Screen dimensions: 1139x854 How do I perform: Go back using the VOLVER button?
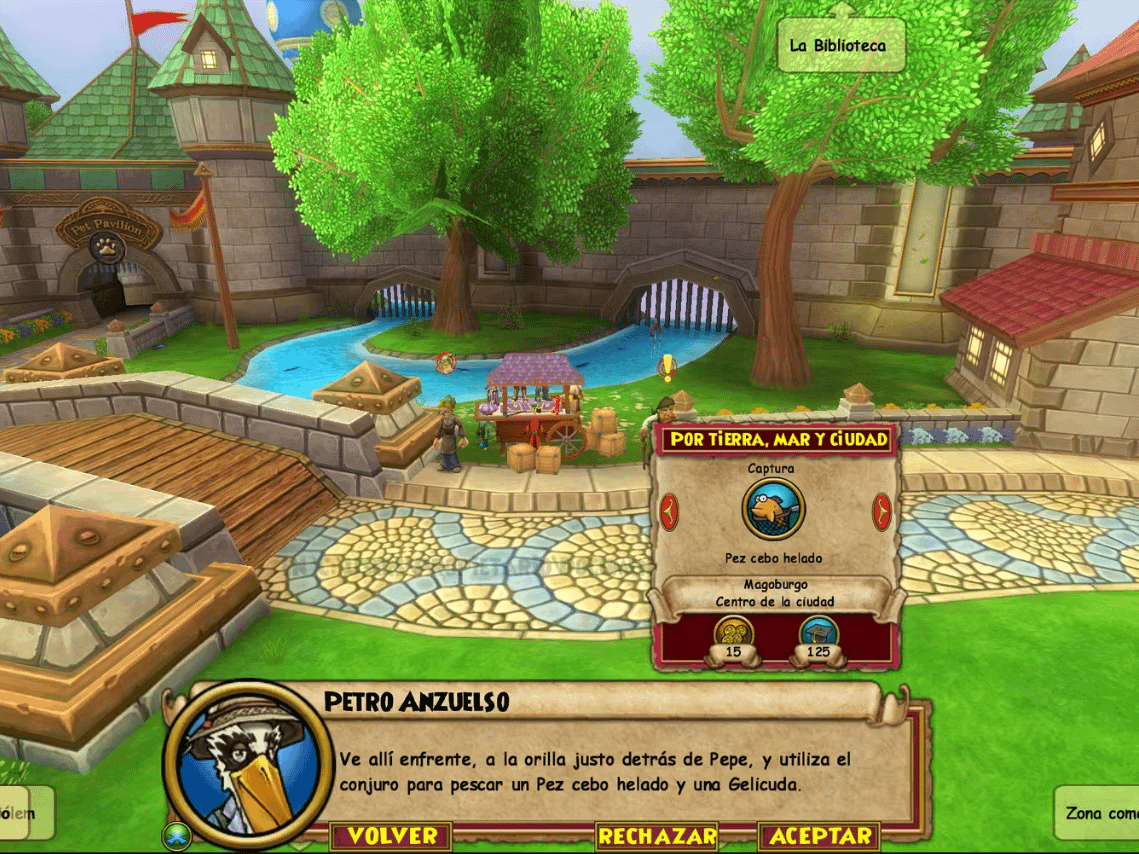(393, 836)
